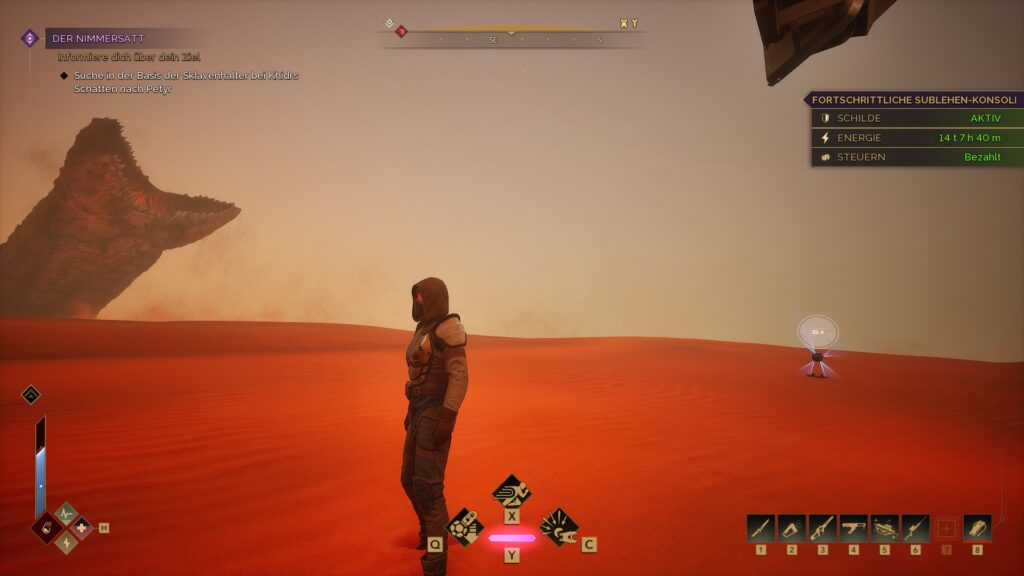Activate the armored fist ability
This screenshot has width=1024, height=576.
click(x=464, y=525)
